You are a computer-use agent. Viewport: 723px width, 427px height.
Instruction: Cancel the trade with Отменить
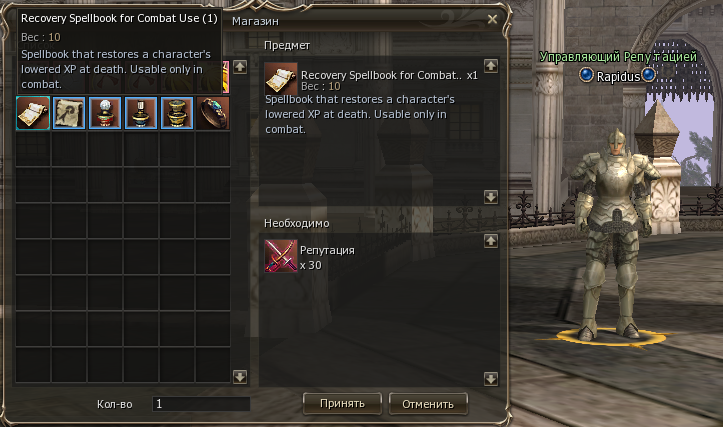428,404
